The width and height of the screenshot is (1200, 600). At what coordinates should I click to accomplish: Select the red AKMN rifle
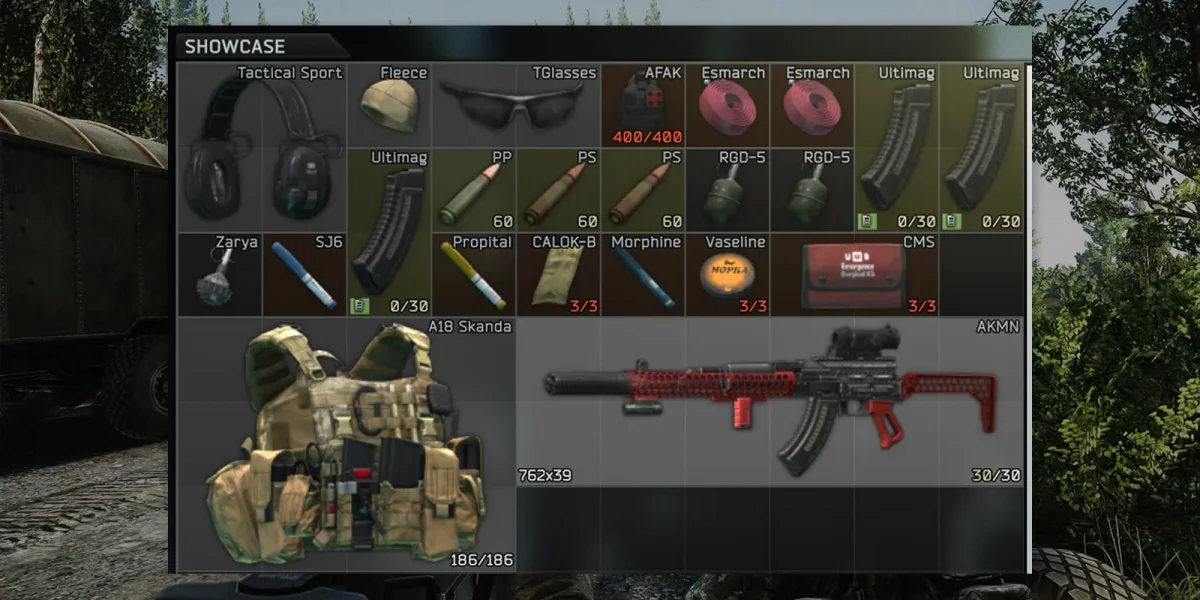coord(770,400)
